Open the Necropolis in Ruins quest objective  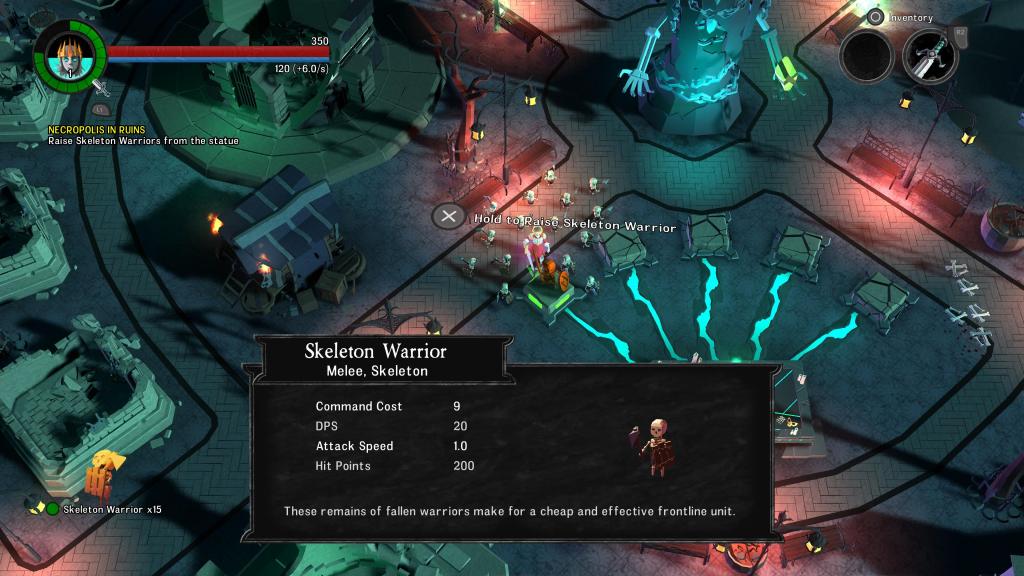(97, 130)
